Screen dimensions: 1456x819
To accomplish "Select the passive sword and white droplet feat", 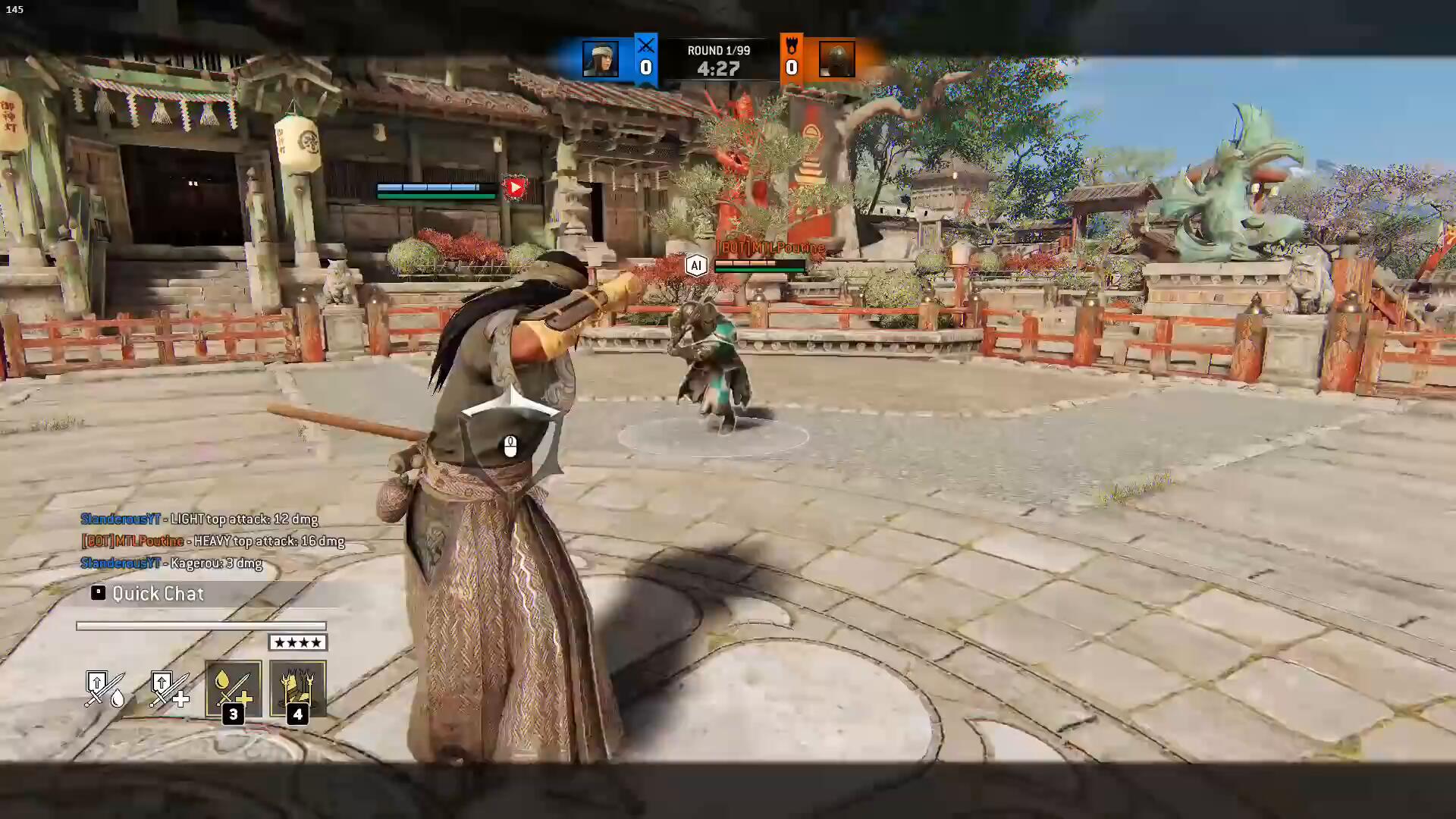I will click(x=105, y=689).
